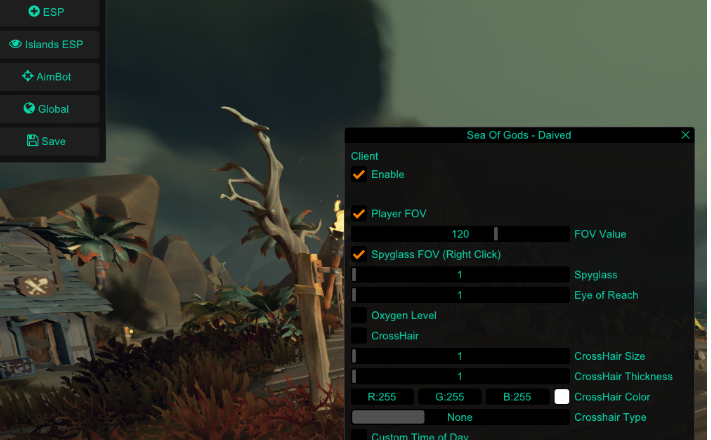This screenshot has height=440, width=711.
Task: Save the current configuration
Action: [x=46, y=141]
